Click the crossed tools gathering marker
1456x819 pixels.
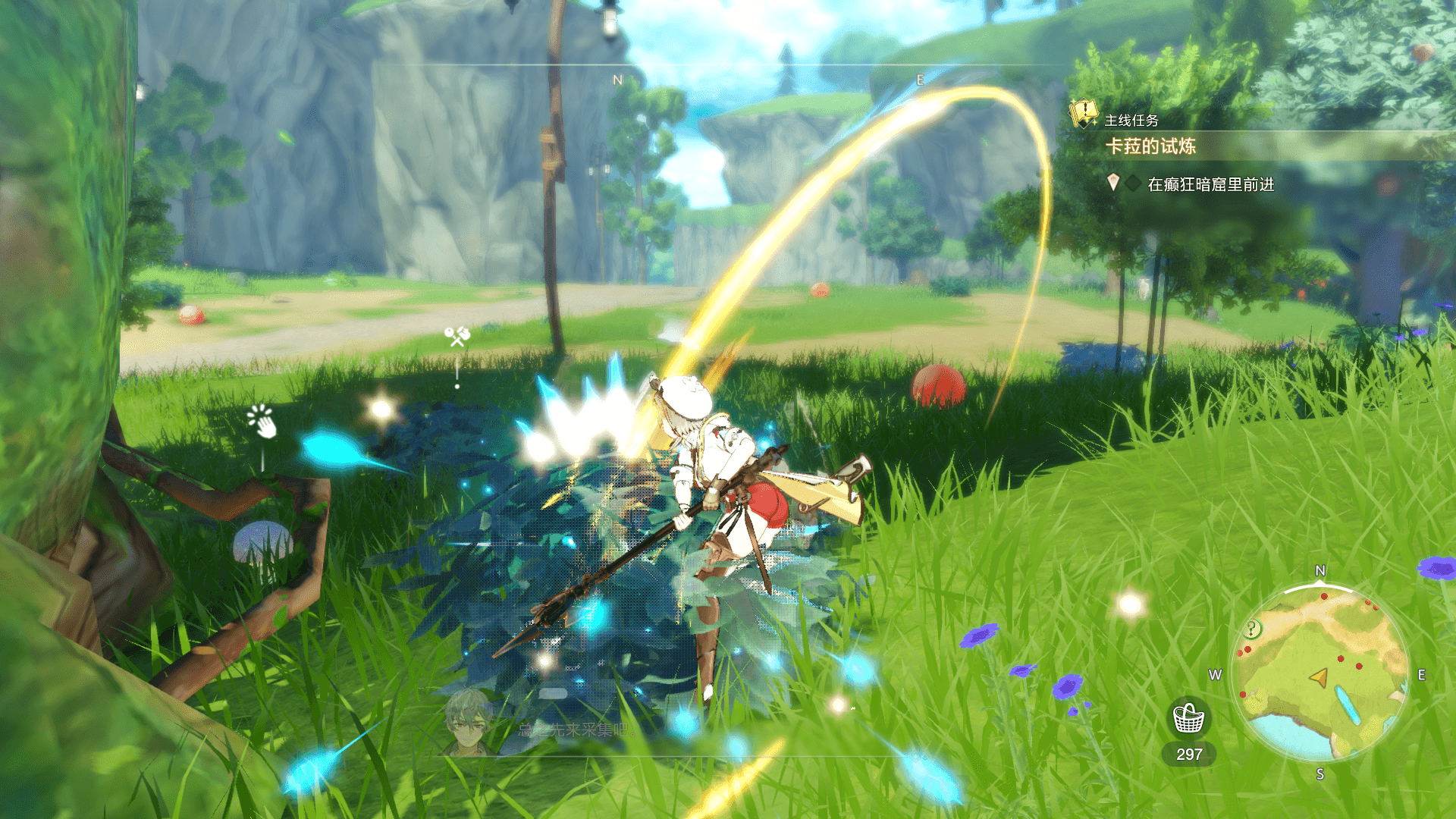click(x=457, y=336)
